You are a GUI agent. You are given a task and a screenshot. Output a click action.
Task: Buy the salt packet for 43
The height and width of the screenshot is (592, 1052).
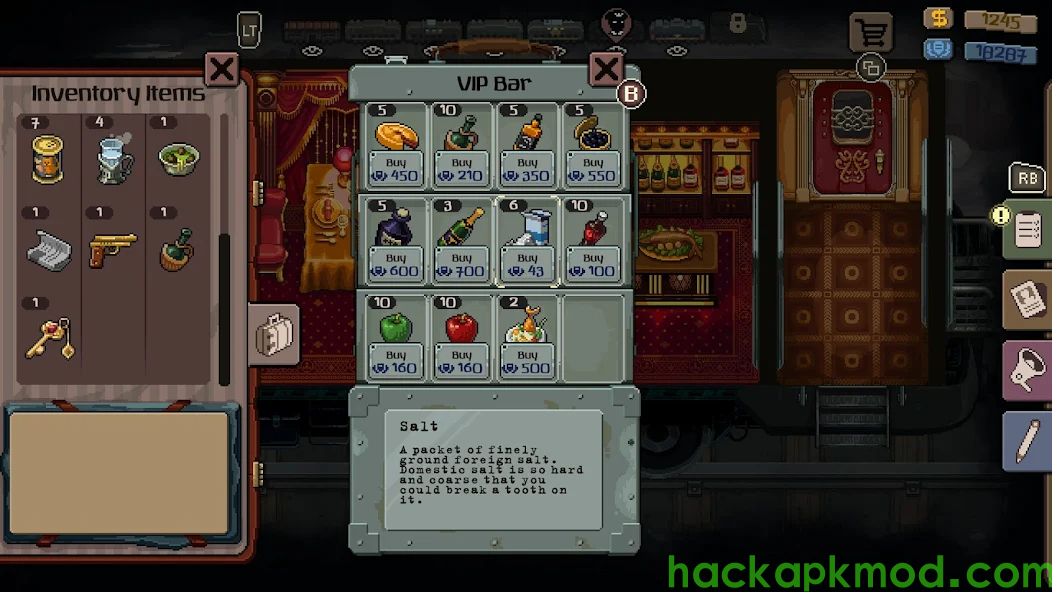[528, 265]
